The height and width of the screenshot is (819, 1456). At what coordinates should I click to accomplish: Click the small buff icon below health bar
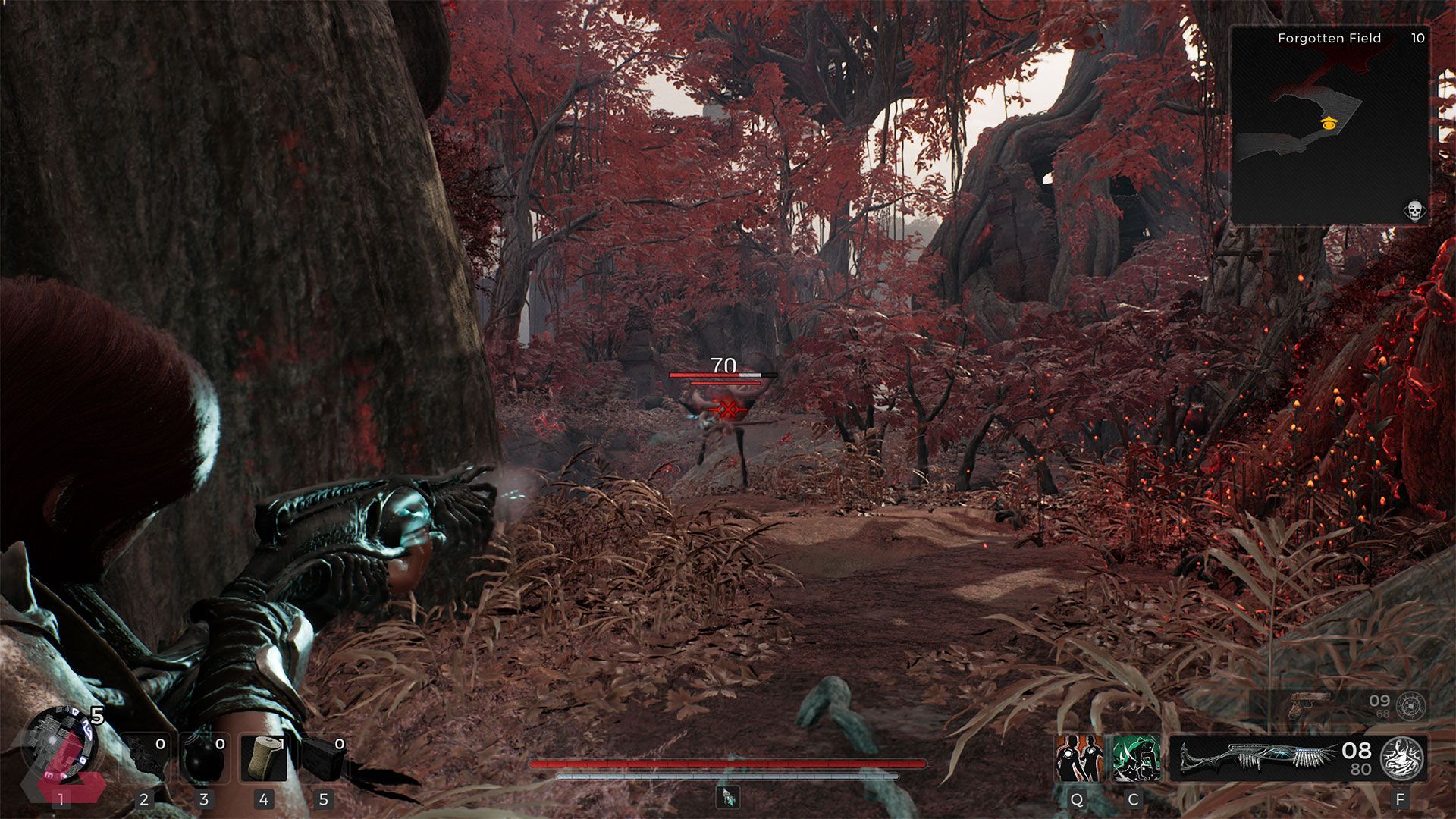[x=728, y=797]
